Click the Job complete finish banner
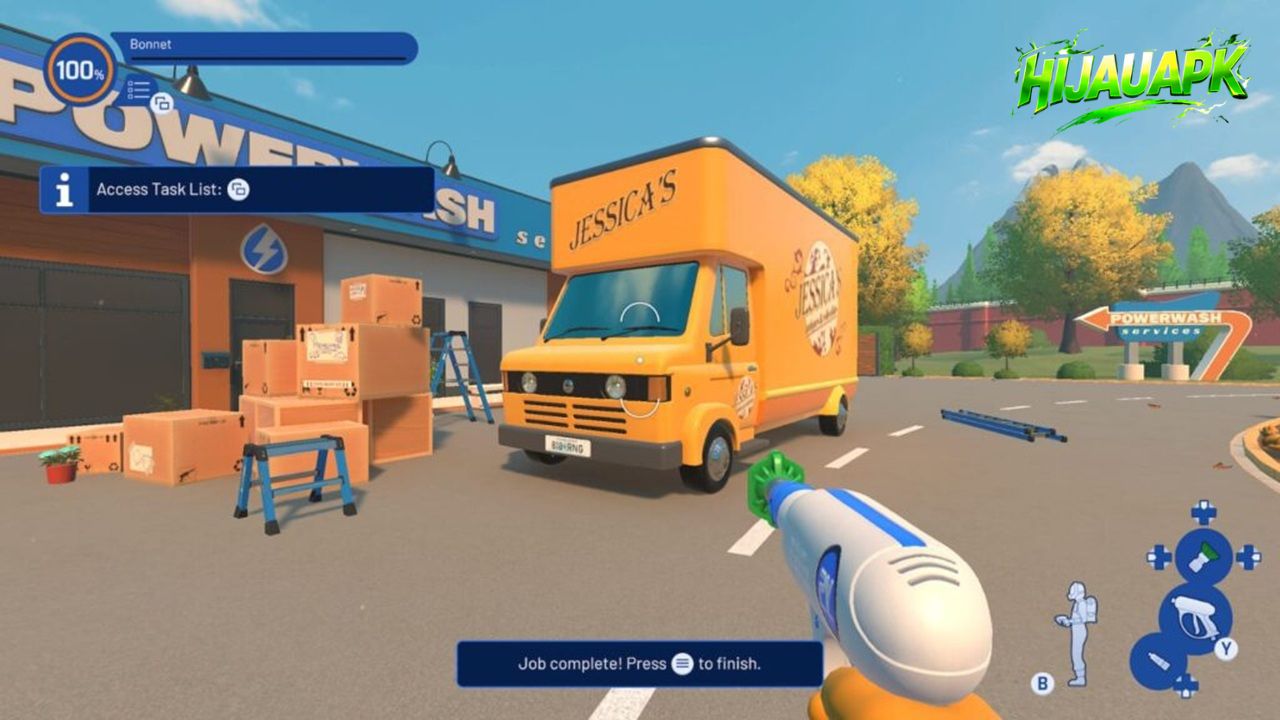Image resolution: width=1280 pixels, height=720 pixels. coord(637,662)
